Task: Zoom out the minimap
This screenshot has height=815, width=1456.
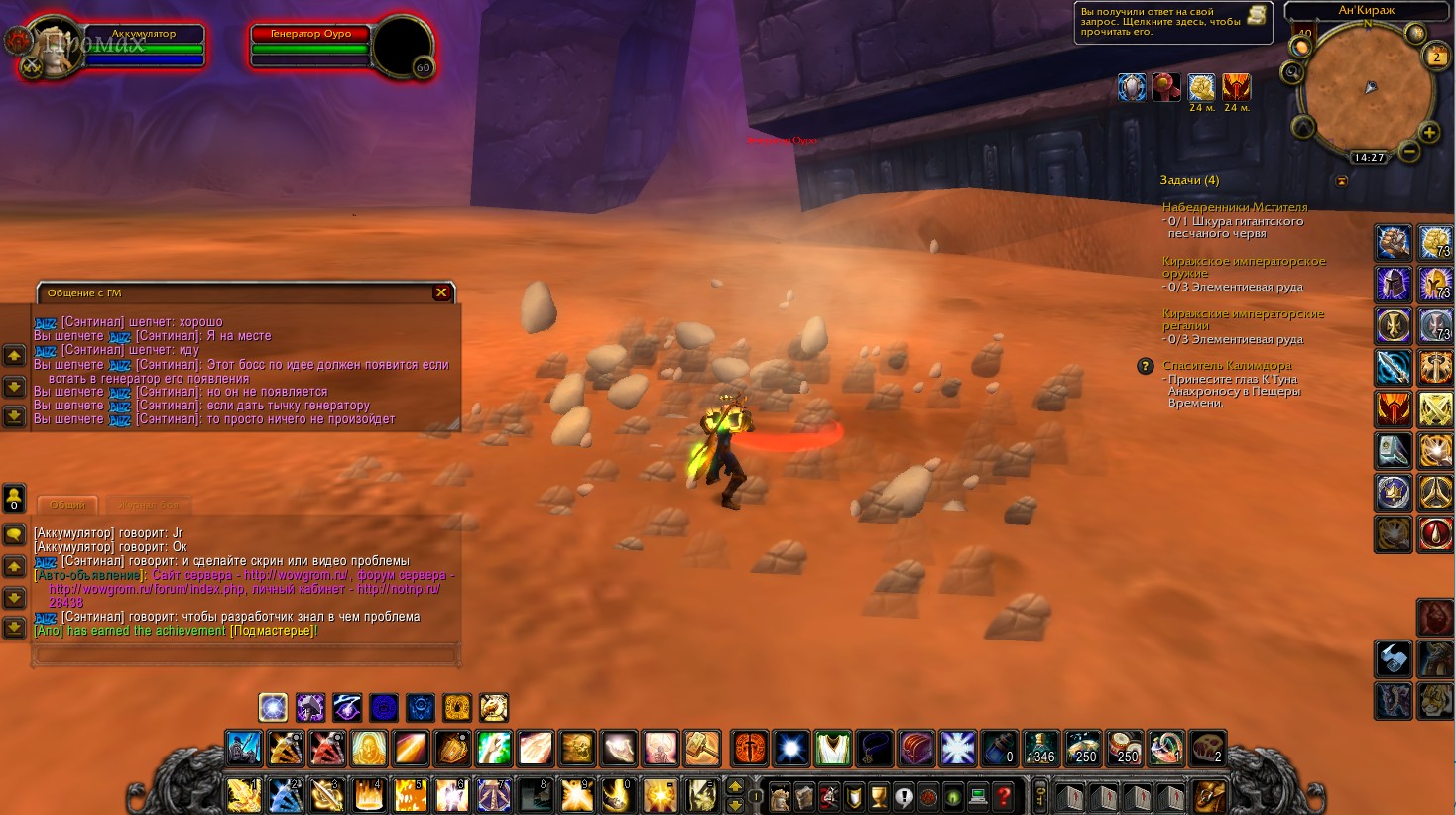Action: pos(1409,151)
